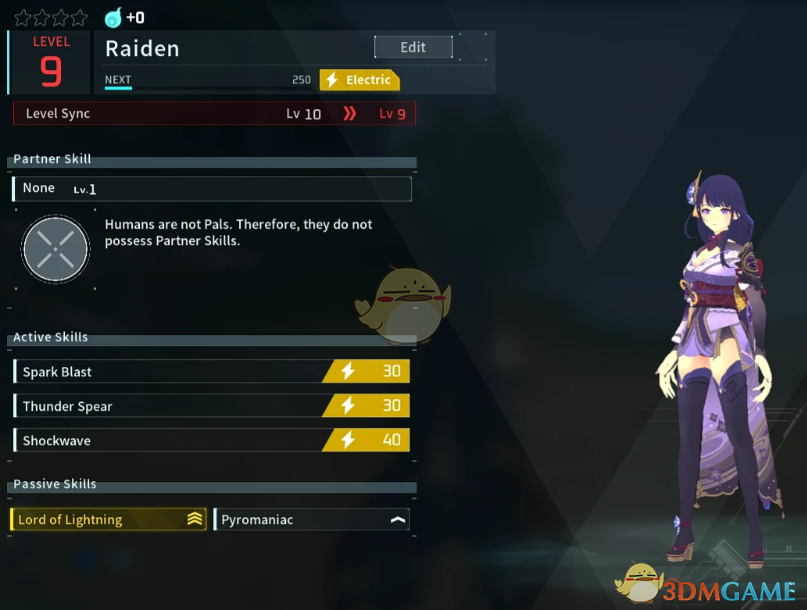Screen dimensions: 807x610
Task: Select the Thunder Spear active skill
Action: pos(211,406)
